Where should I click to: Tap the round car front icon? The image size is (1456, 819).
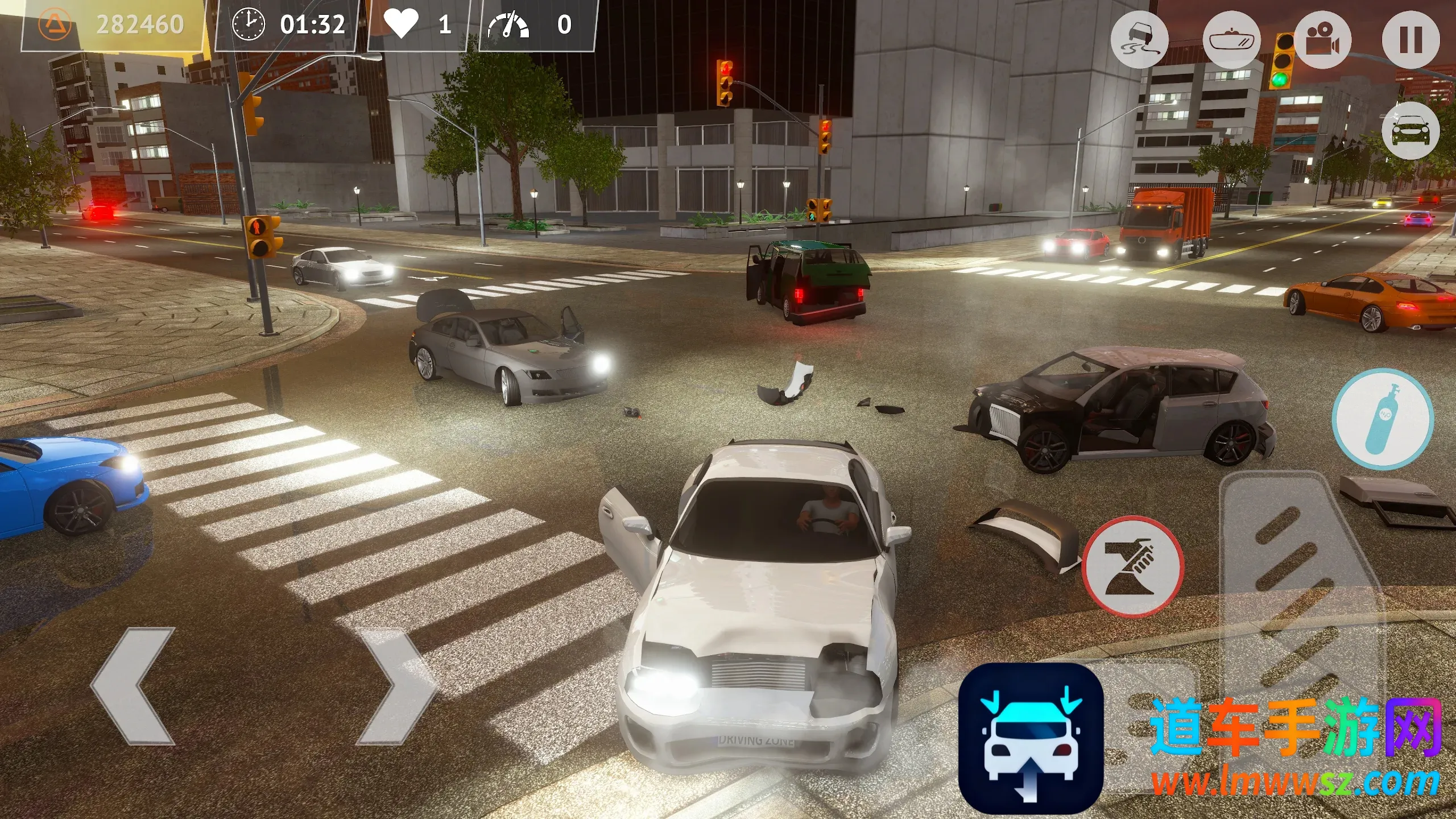click(1410, 131)
